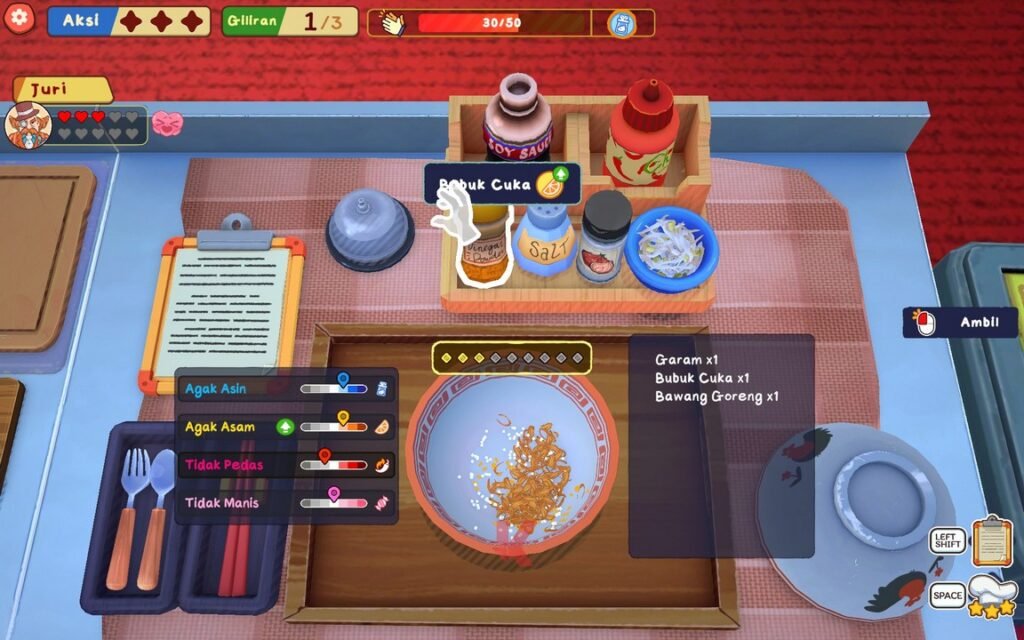This screenshot has width=1024, height=640.
Task: Ring the service bell
Action: tap(369, 229)
